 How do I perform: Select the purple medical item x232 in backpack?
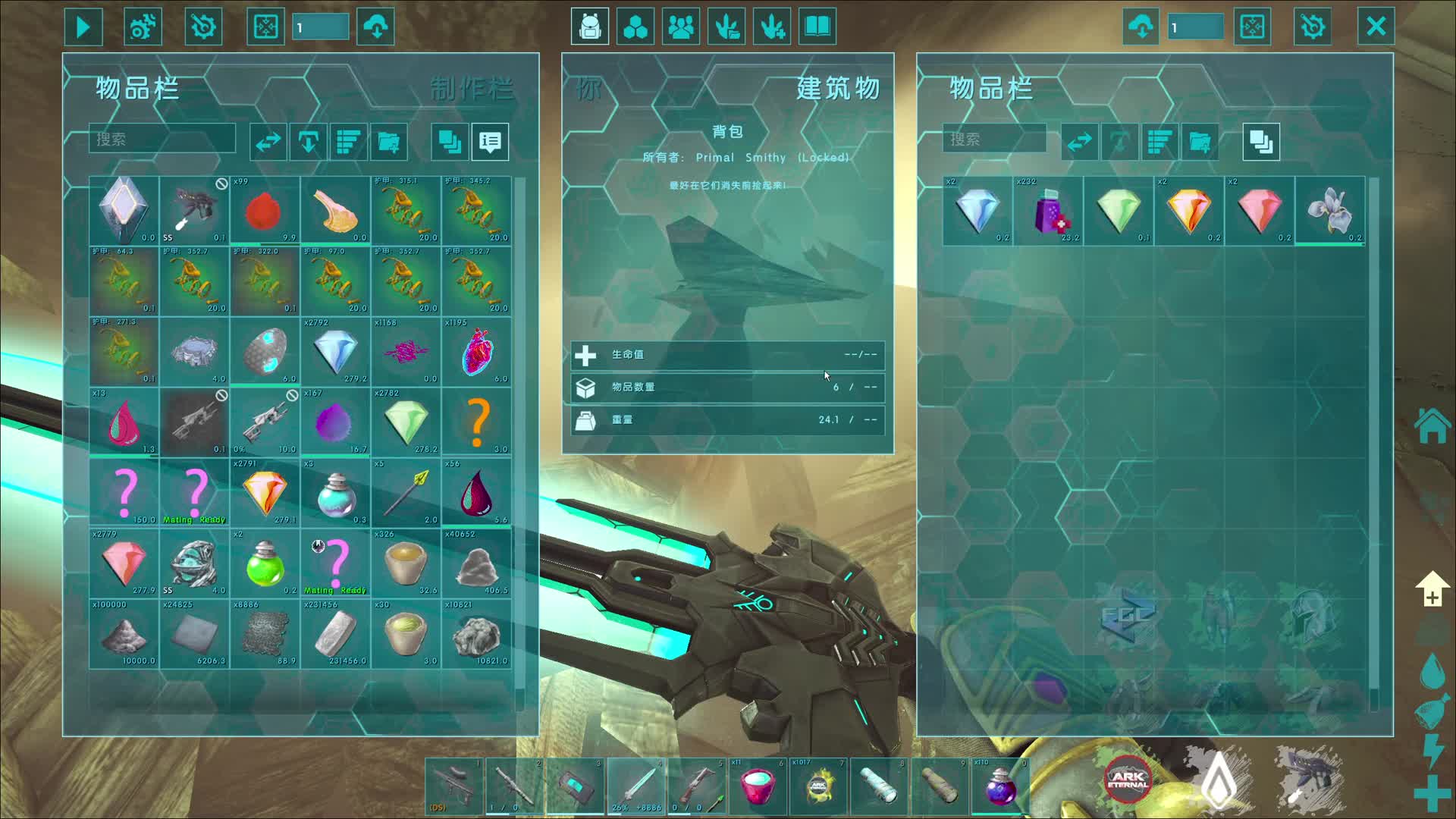pyautogui.click(x=1048, y=210)
